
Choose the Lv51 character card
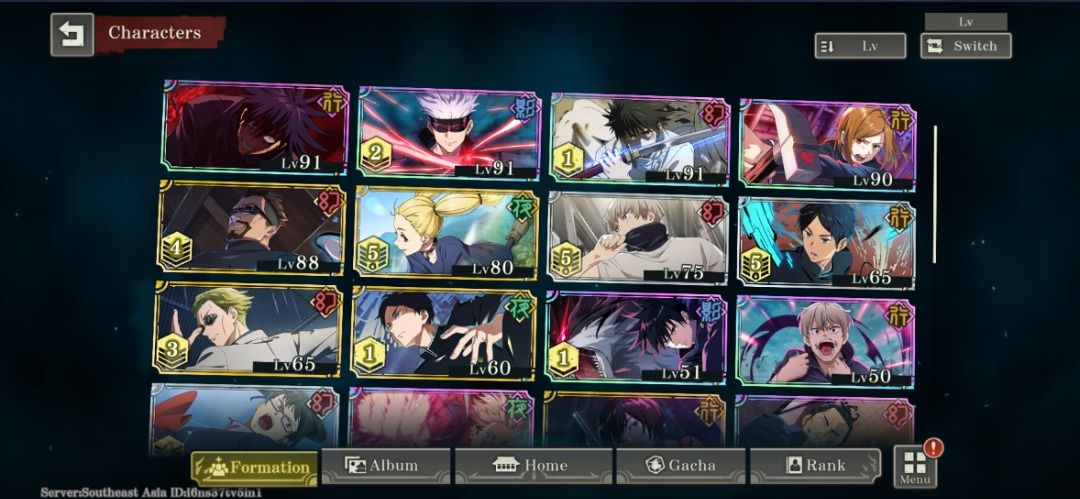tap(636, 338)
